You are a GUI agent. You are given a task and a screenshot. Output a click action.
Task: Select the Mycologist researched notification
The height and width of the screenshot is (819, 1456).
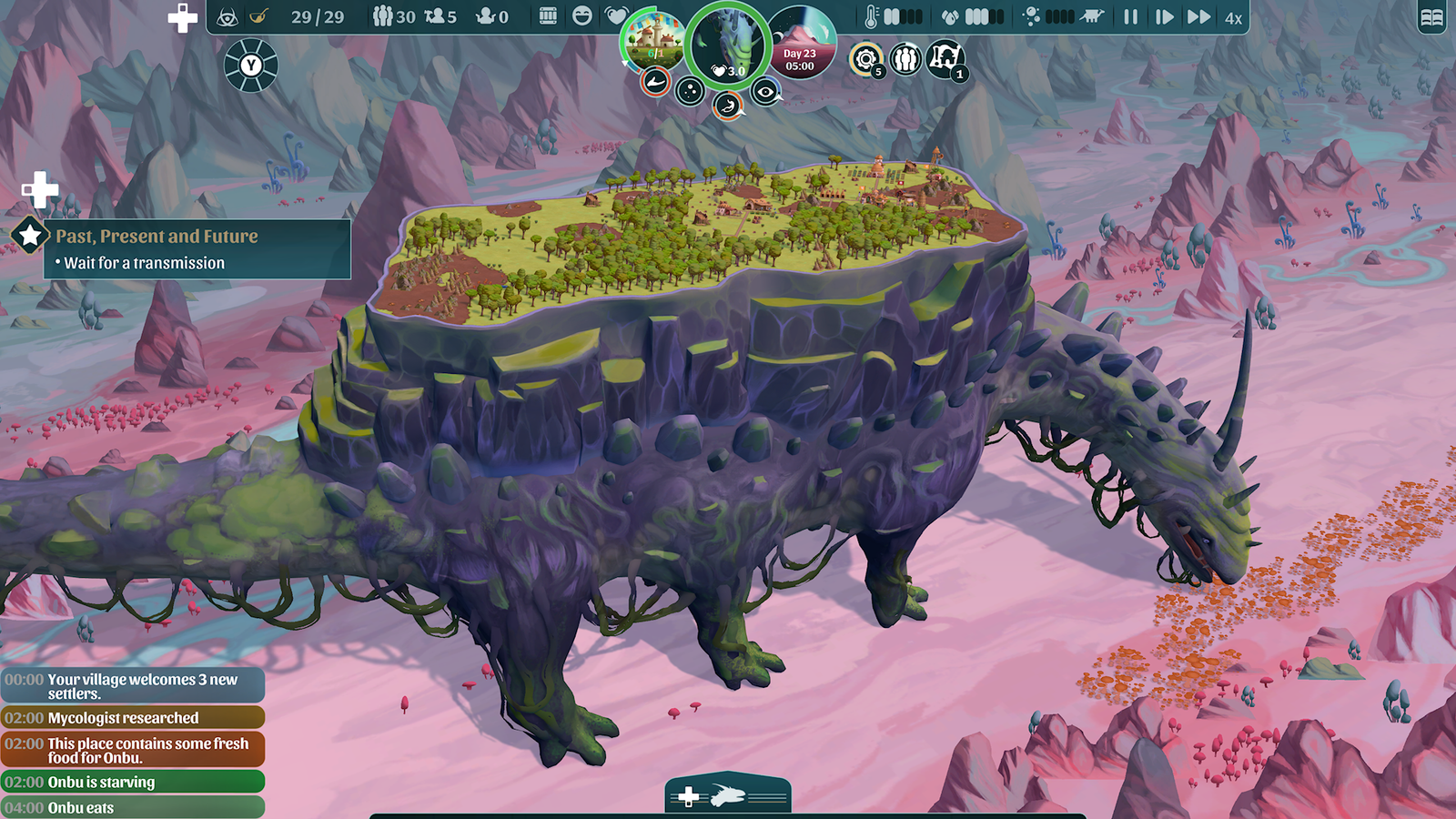[x=132, y=718]
